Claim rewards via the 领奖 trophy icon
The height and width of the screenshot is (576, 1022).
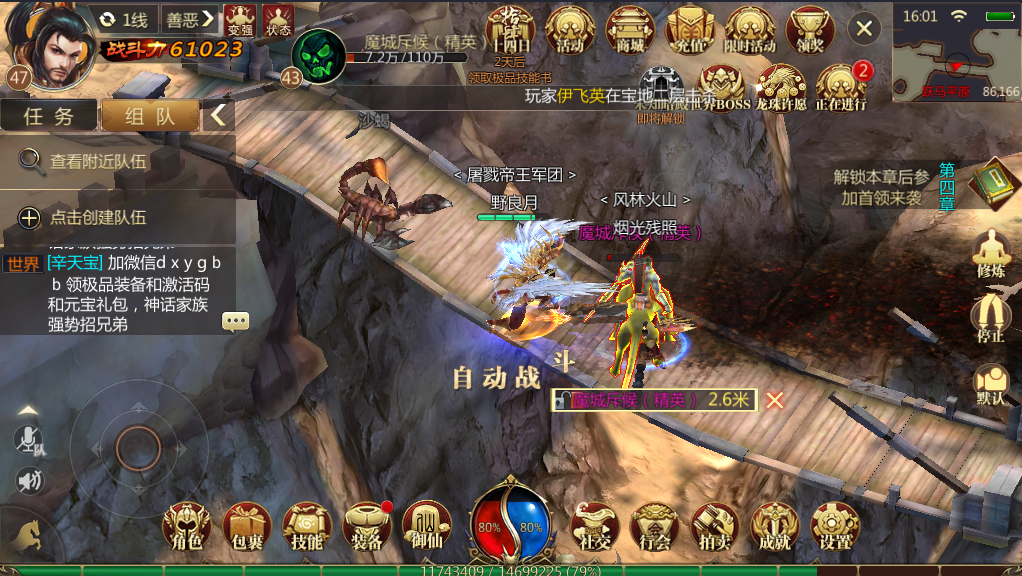click(x=810, y=29)
